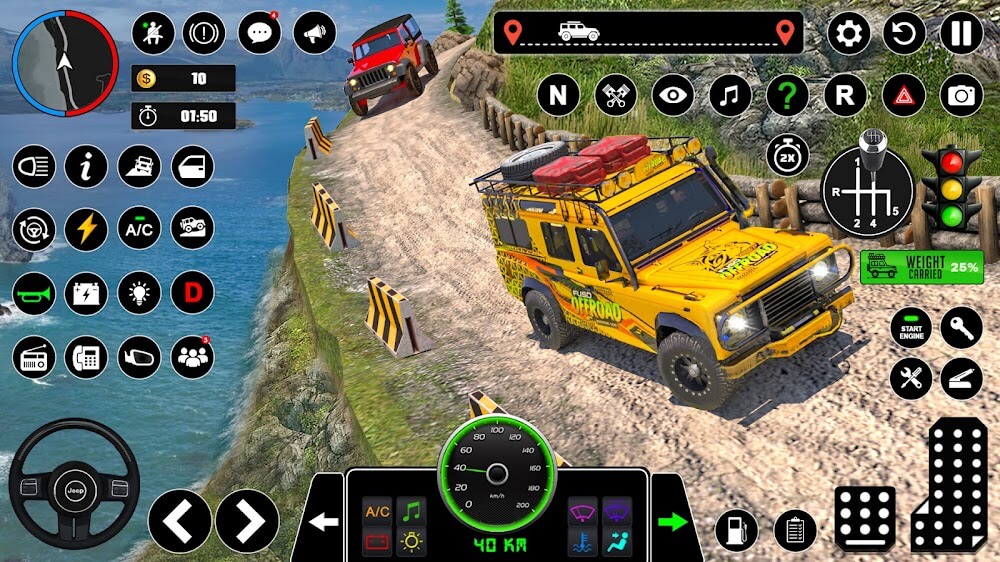Viewport: 1000px width, 562px height.
Task: Open the chat speech bubble
Action: tap(259, 33)
